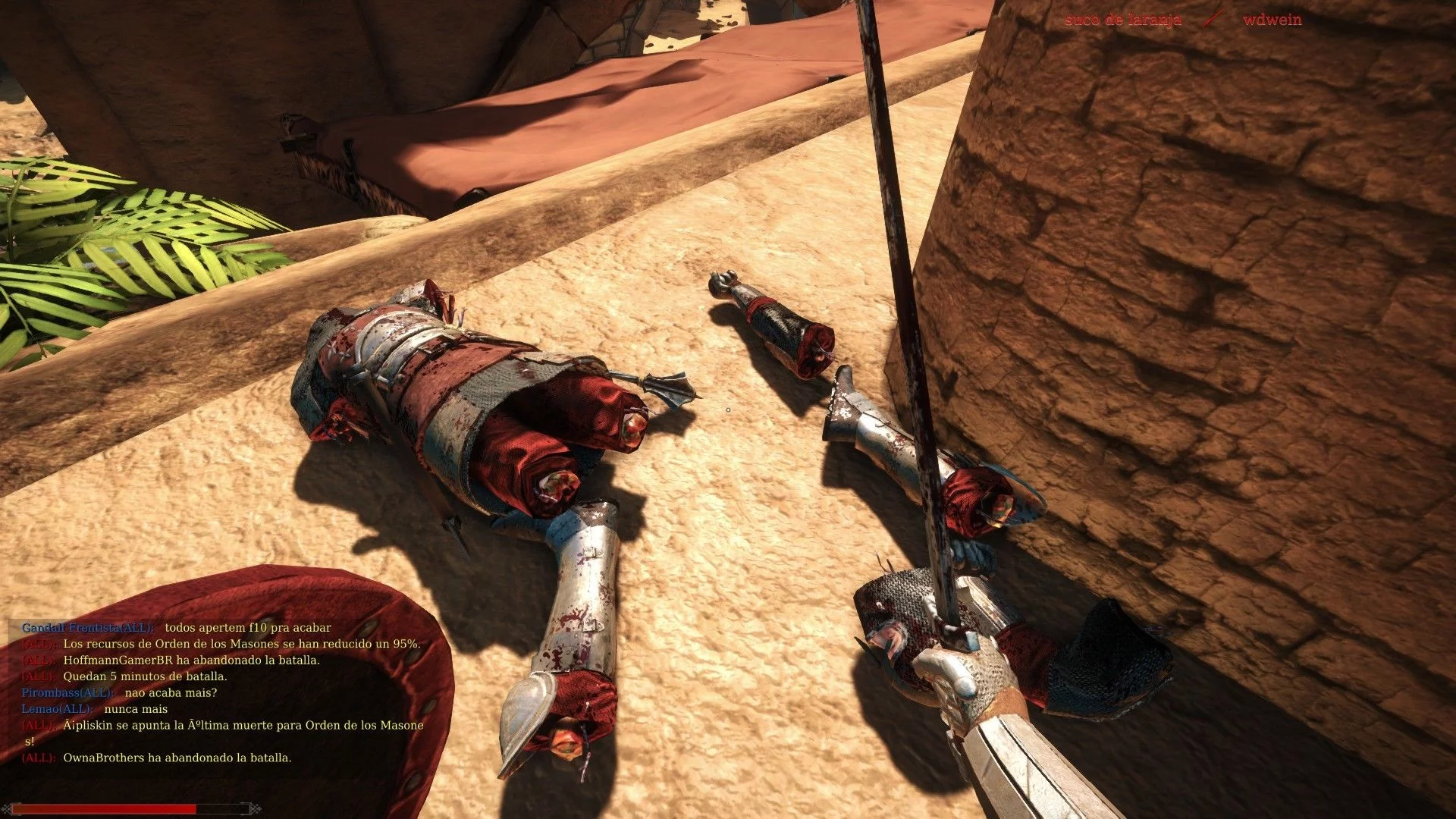Select Gandalf Frentista's chat message
This screenshot has height=819, width=1456.
tap(247, 628)
